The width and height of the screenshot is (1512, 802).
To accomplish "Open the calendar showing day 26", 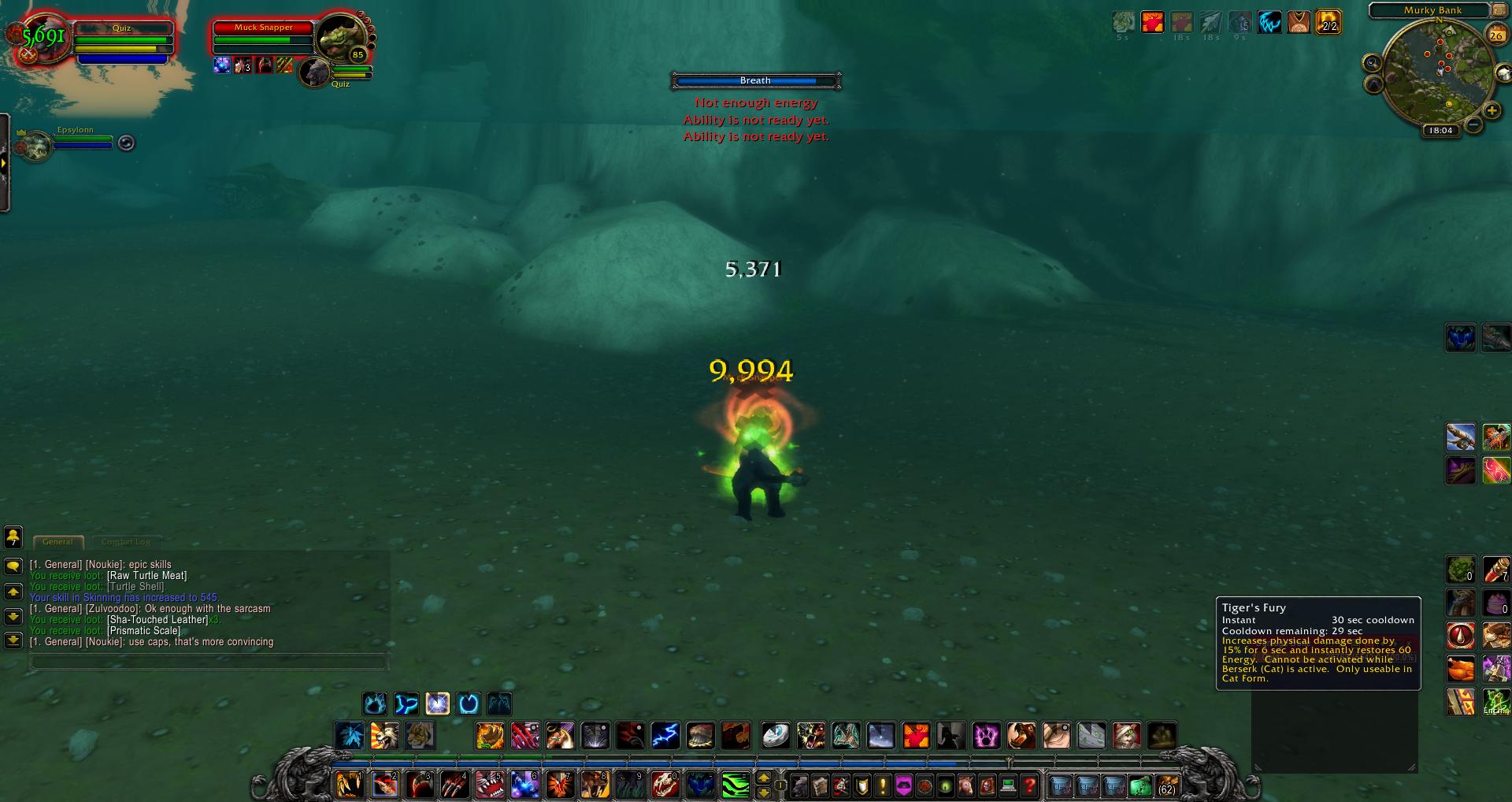I will point(1495,35).
